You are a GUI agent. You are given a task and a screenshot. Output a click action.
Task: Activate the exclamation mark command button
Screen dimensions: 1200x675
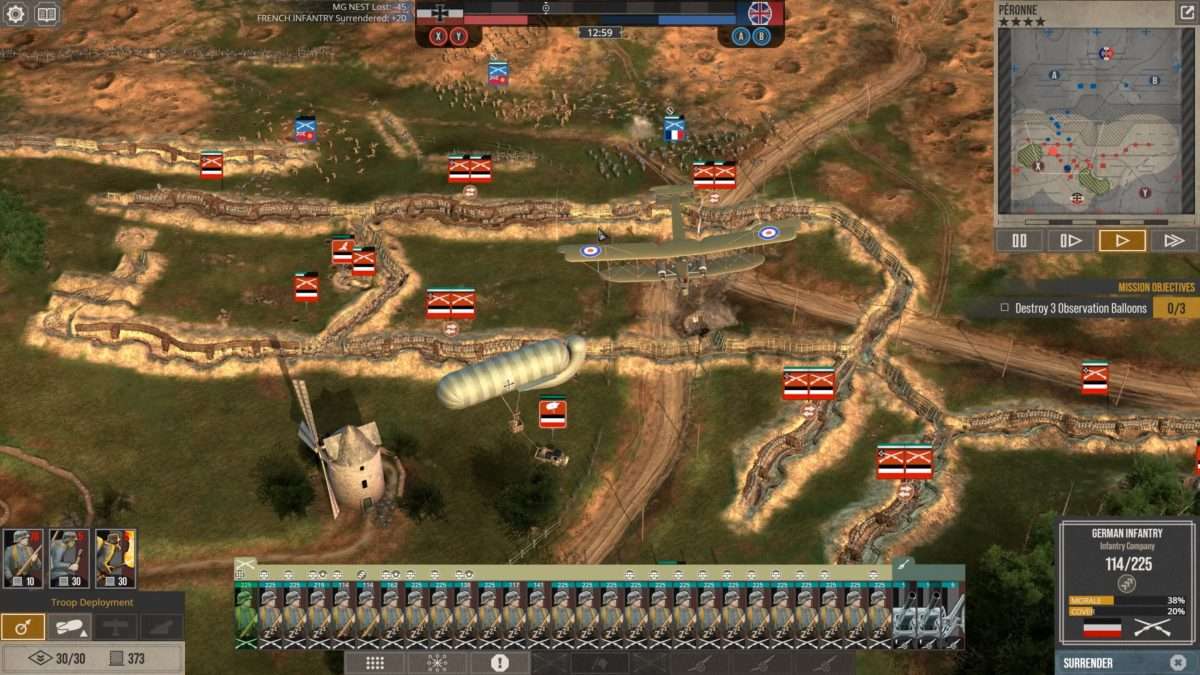click(500, 663)
